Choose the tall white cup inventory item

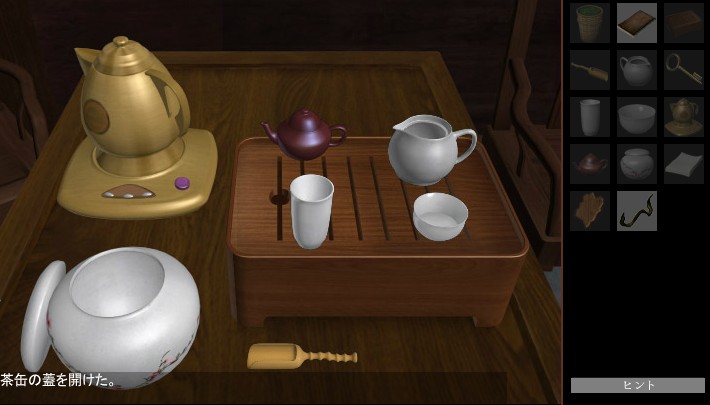click(590, 117)
